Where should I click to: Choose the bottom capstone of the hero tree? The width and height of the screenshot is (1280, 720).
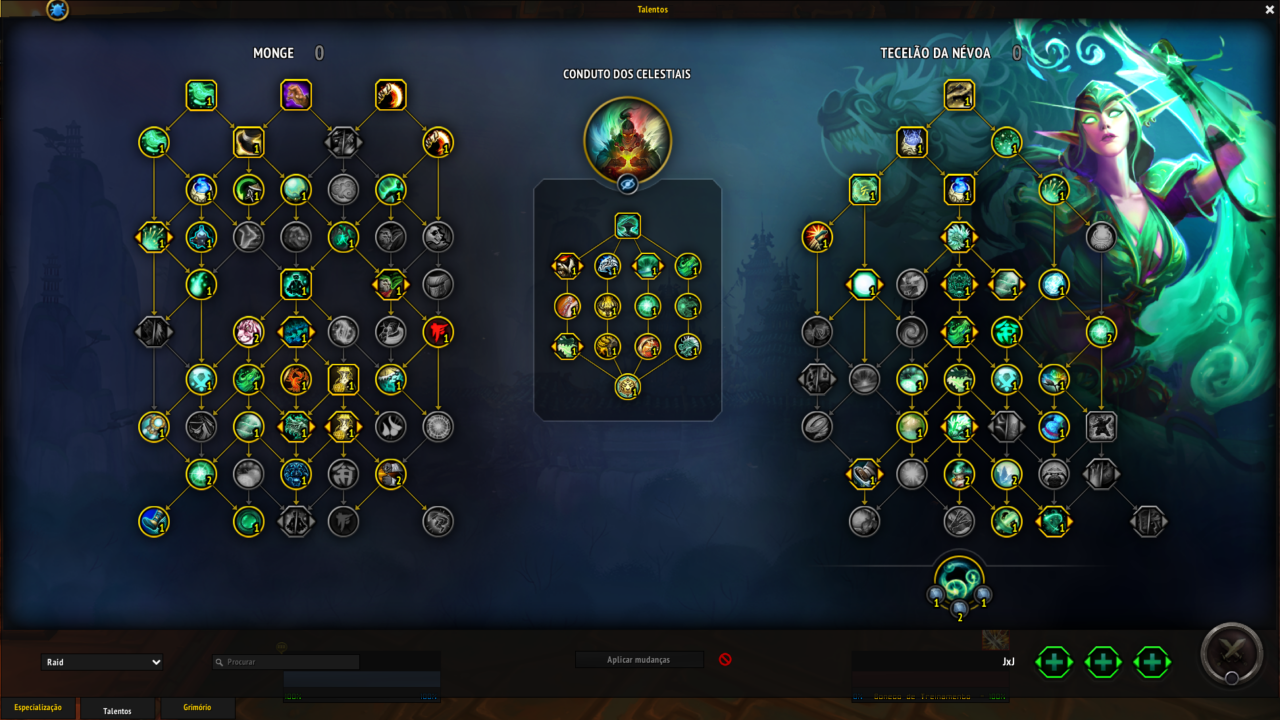pos(627,387)
